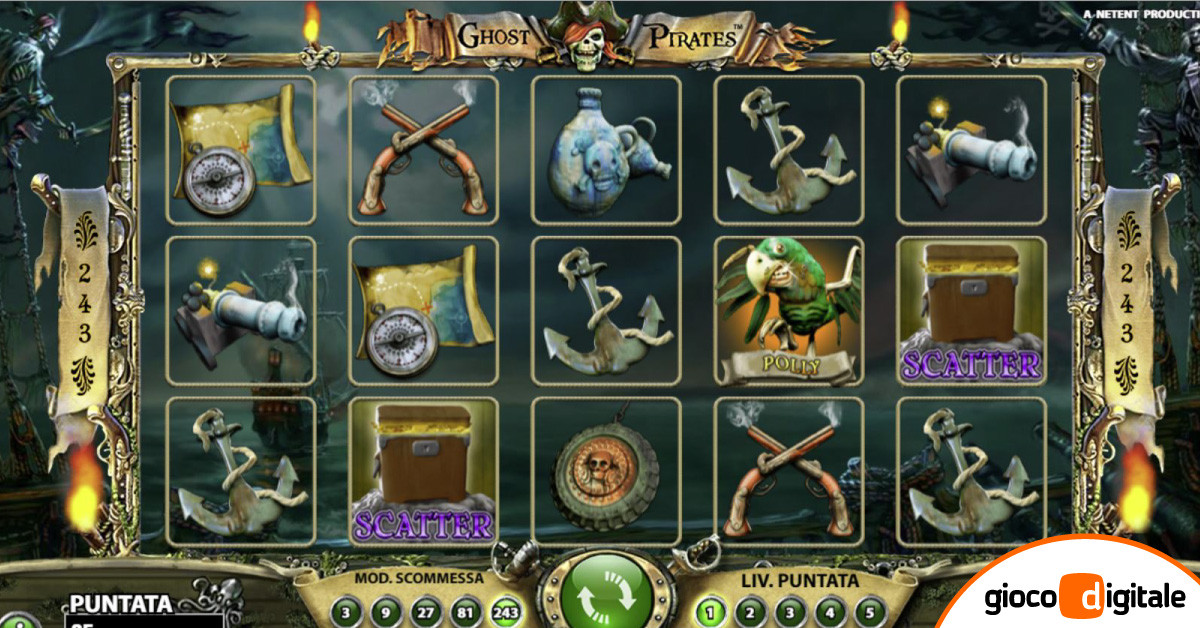Select bet level 1
Viewport: 1200px width, 628px height.
pos(713,611)
